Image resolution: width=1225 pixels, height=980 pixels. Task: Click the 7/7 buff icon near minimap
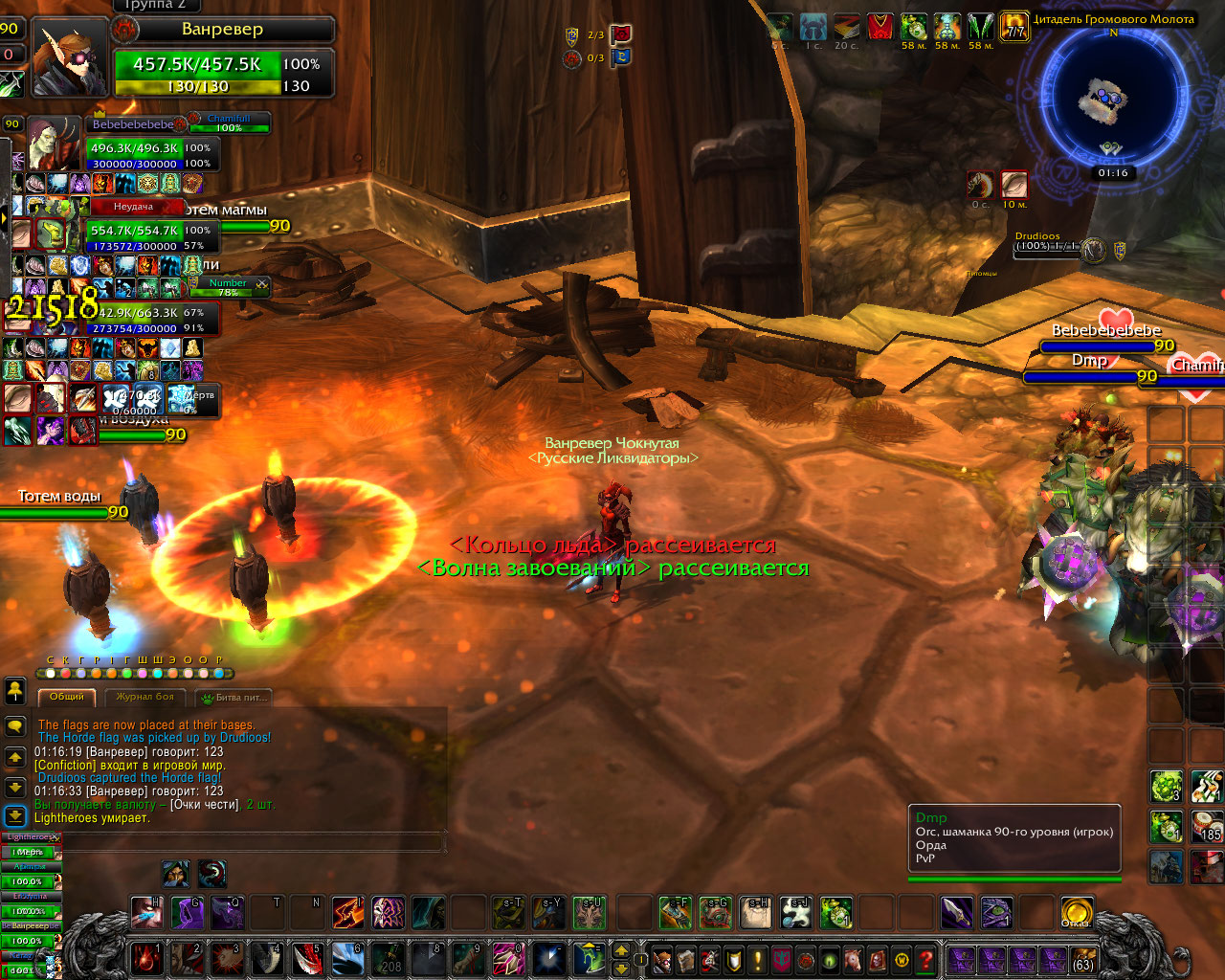click(x=1013, y=27)
